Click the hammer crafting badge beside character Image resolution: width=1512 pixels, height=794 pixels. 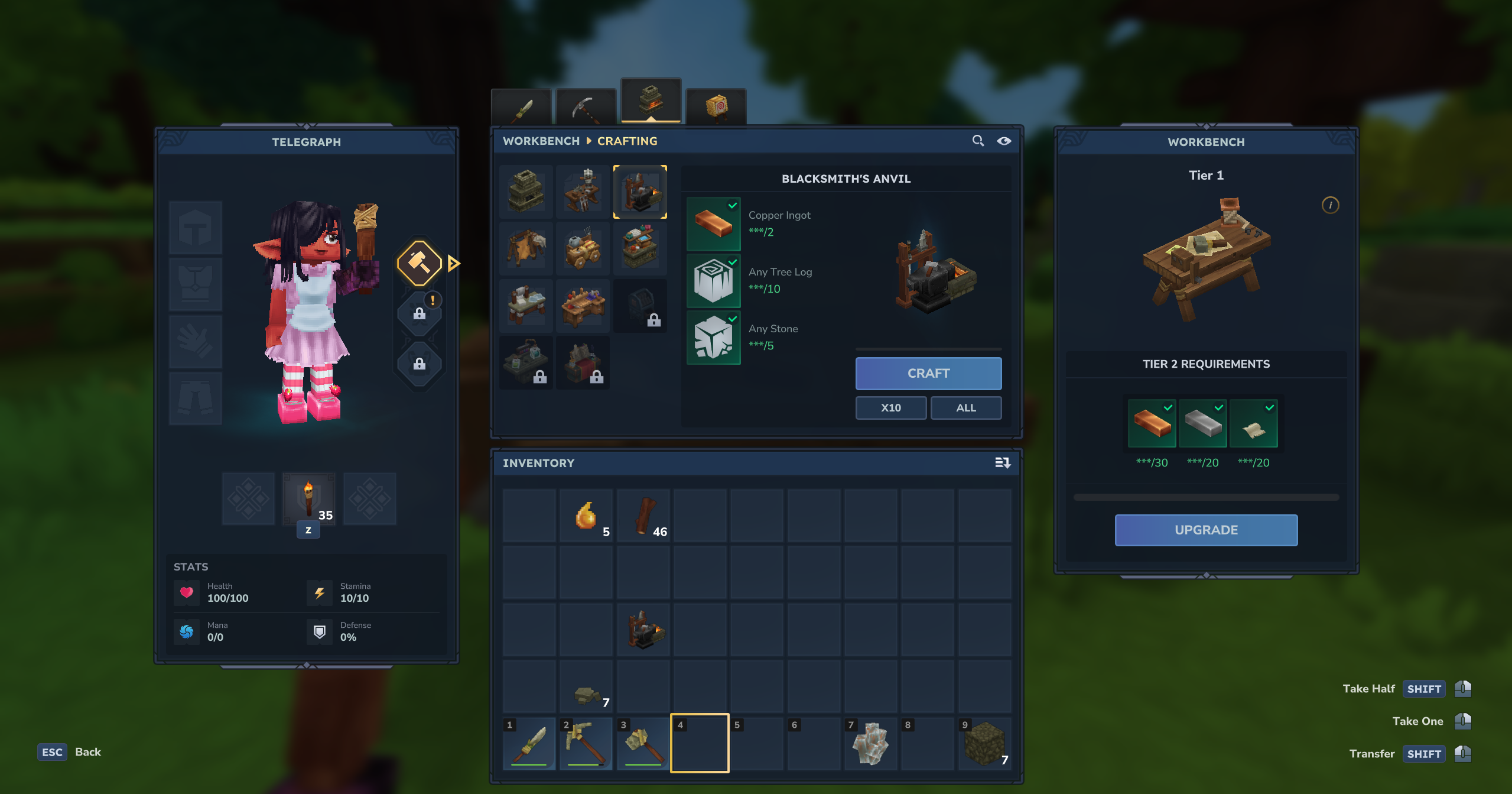[x=419, y=263]
